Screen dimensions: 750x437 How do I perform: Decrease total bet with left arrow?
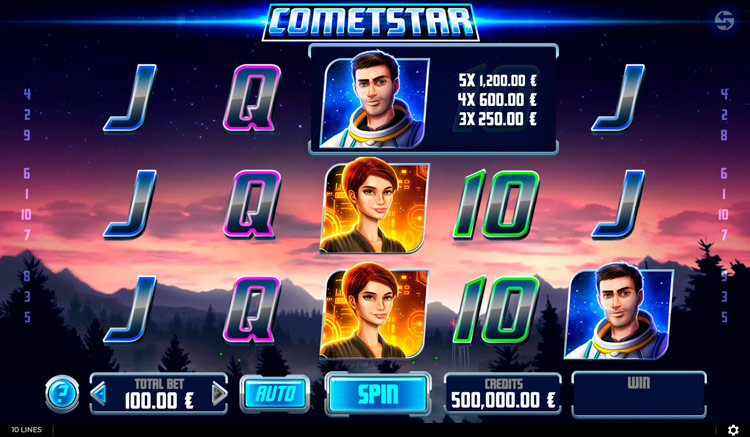[99, 394]
